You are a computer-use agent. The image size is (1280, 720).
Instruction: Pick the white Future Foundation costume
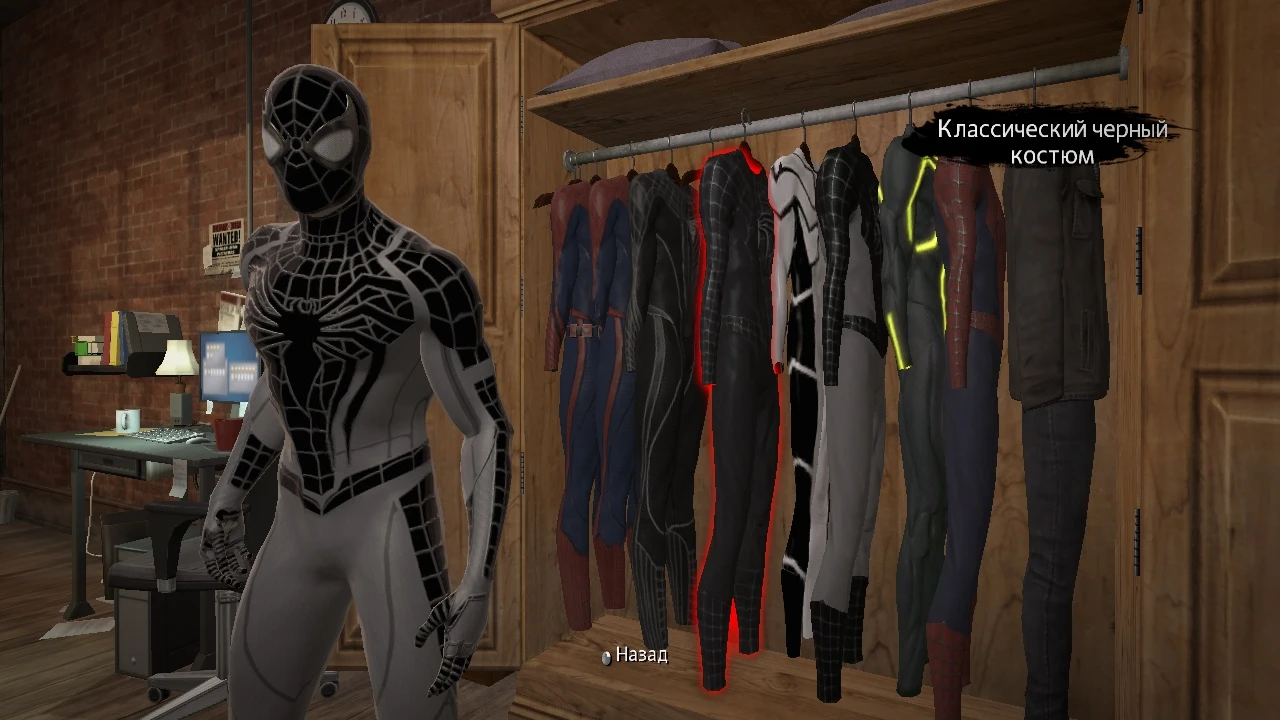pyautogui.click(x=800, y=350)
